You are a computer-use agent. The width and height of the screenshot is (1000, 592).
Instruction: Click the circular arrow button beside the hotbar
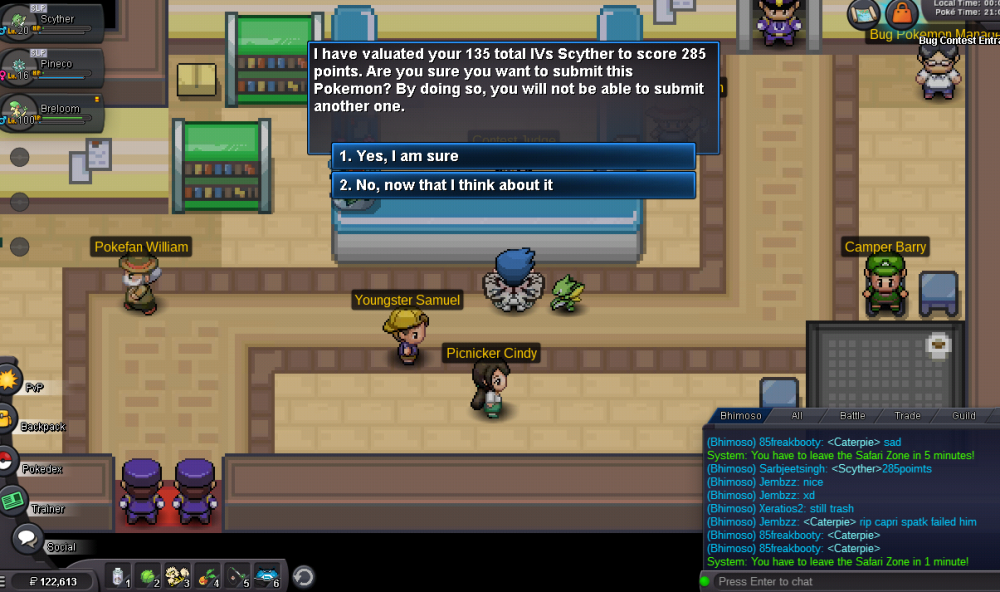point(303,577)
